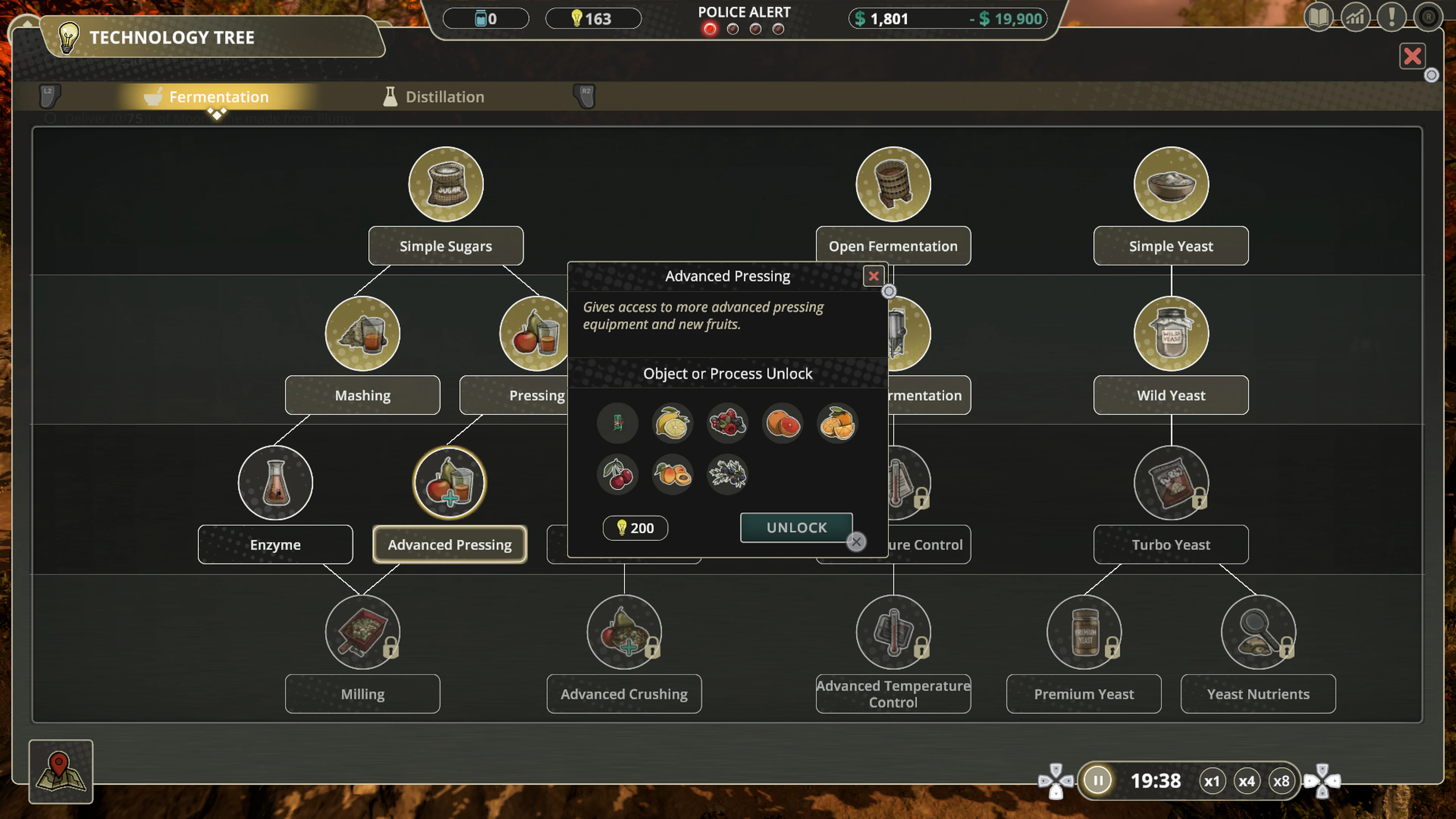Expand the Wild Yeast tech node
The image size is (1456, 819).
[1170, 334]
